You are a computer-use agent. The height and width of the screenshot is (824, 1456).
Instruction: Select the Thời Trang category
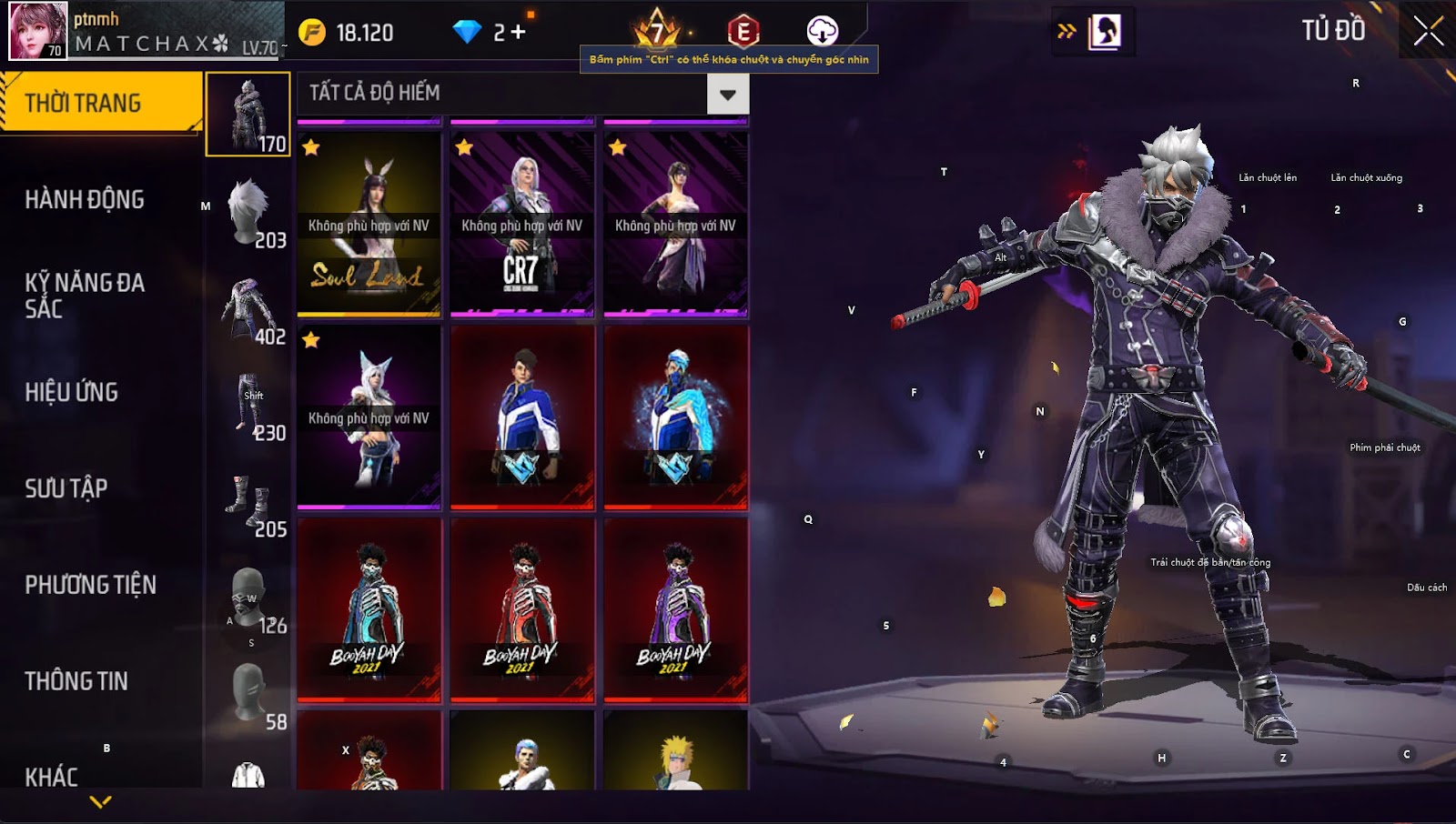coord(100,103)
